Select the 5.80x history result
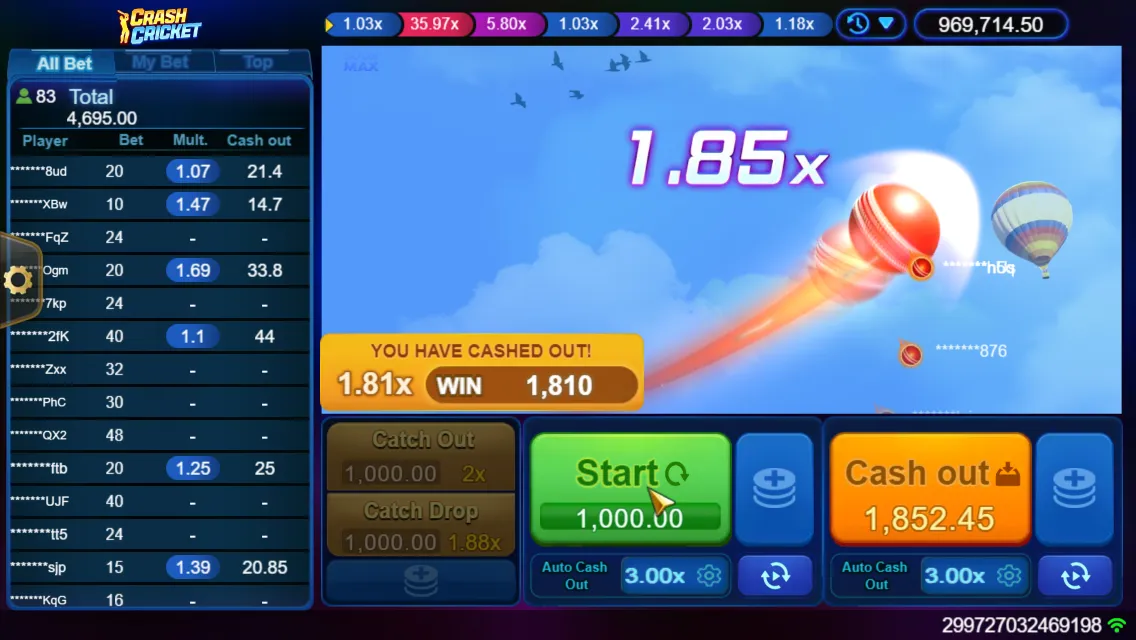 (x=507, y=24)
